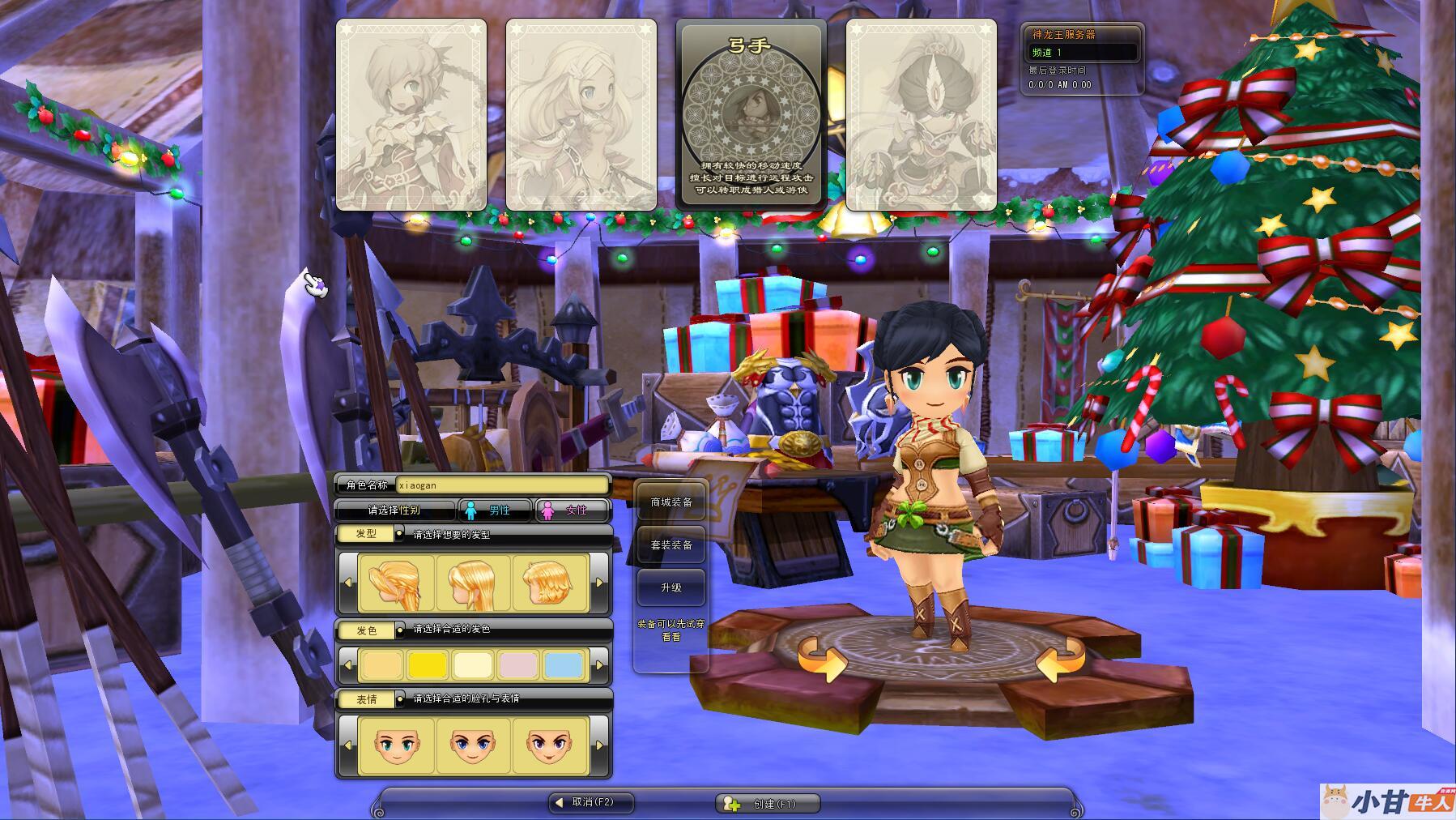1456x820 pixels.
Task: Select the green-eyed face option
Action: [397, 745]
